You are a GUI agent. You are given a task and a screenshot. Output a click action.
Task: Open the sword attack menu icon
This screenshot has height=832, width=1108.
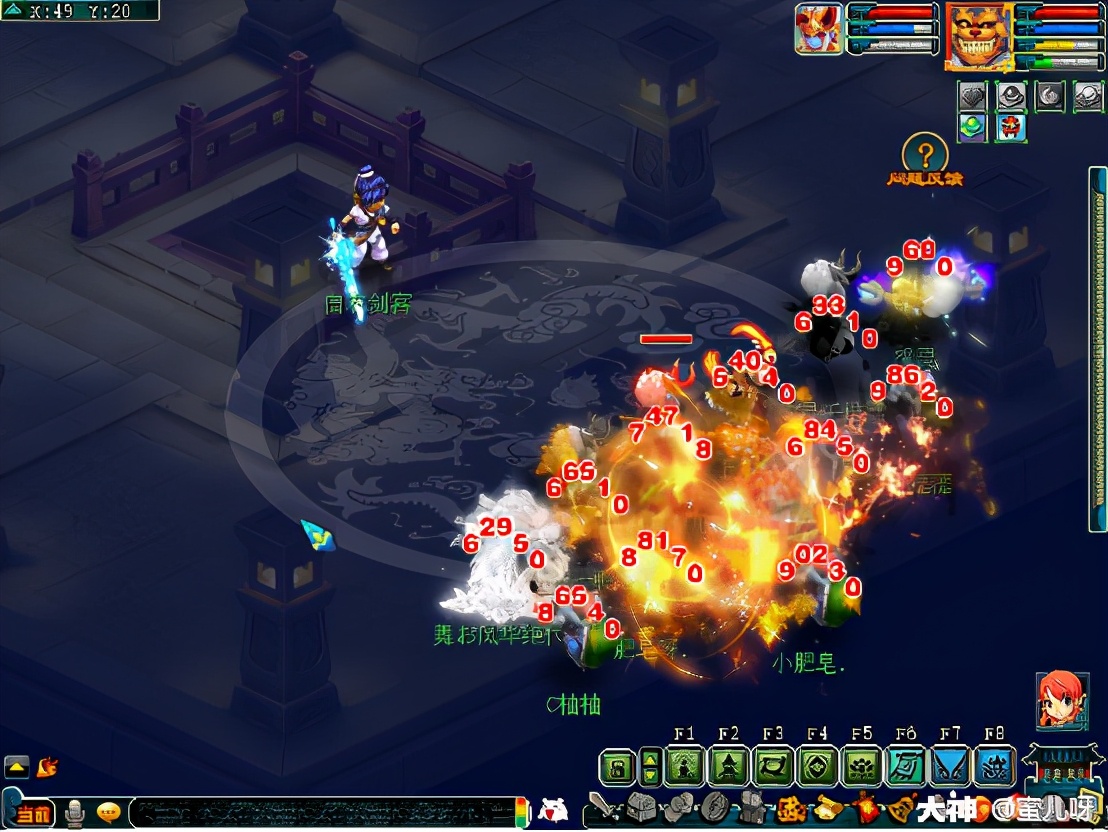(x=603, y=806)
